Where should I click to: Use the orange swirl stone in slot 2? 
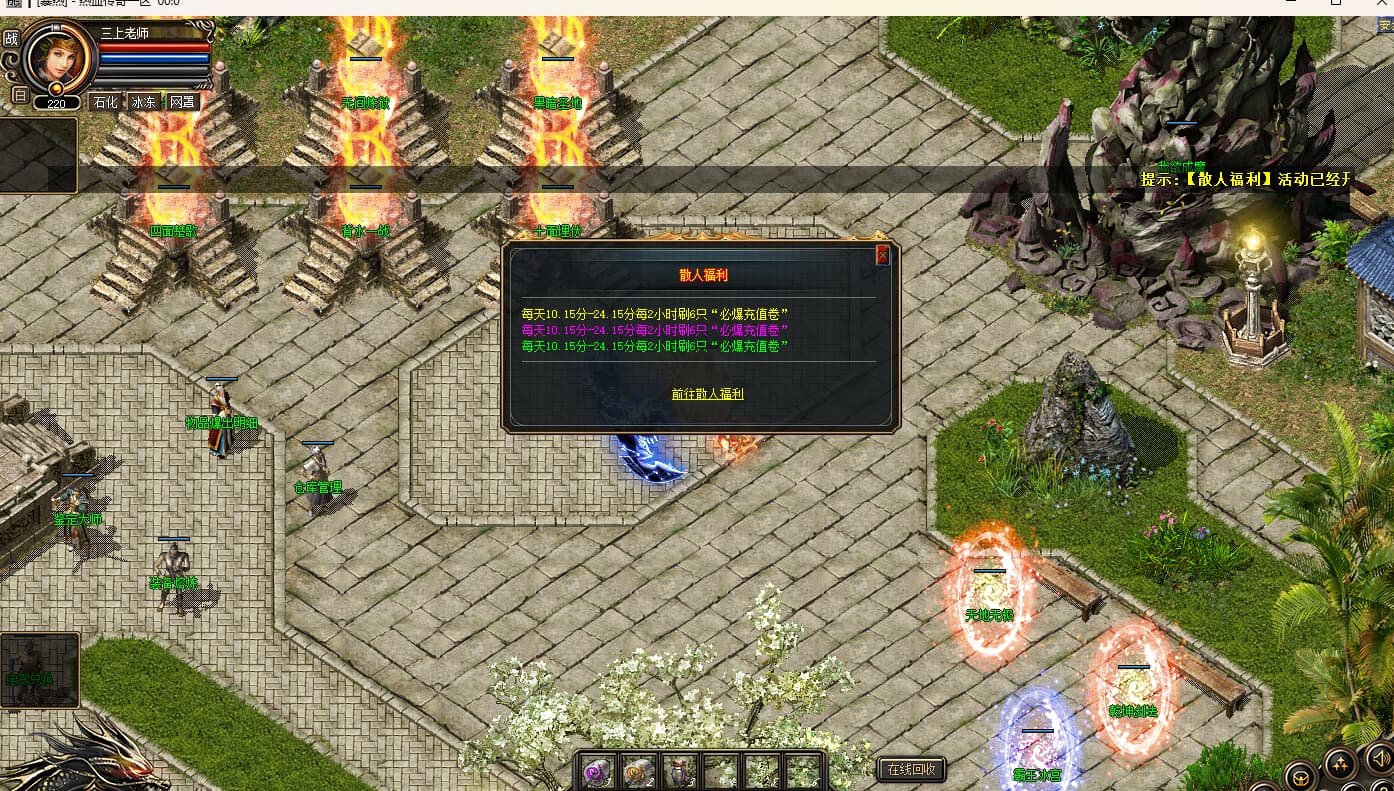click(x=640, y=771)
